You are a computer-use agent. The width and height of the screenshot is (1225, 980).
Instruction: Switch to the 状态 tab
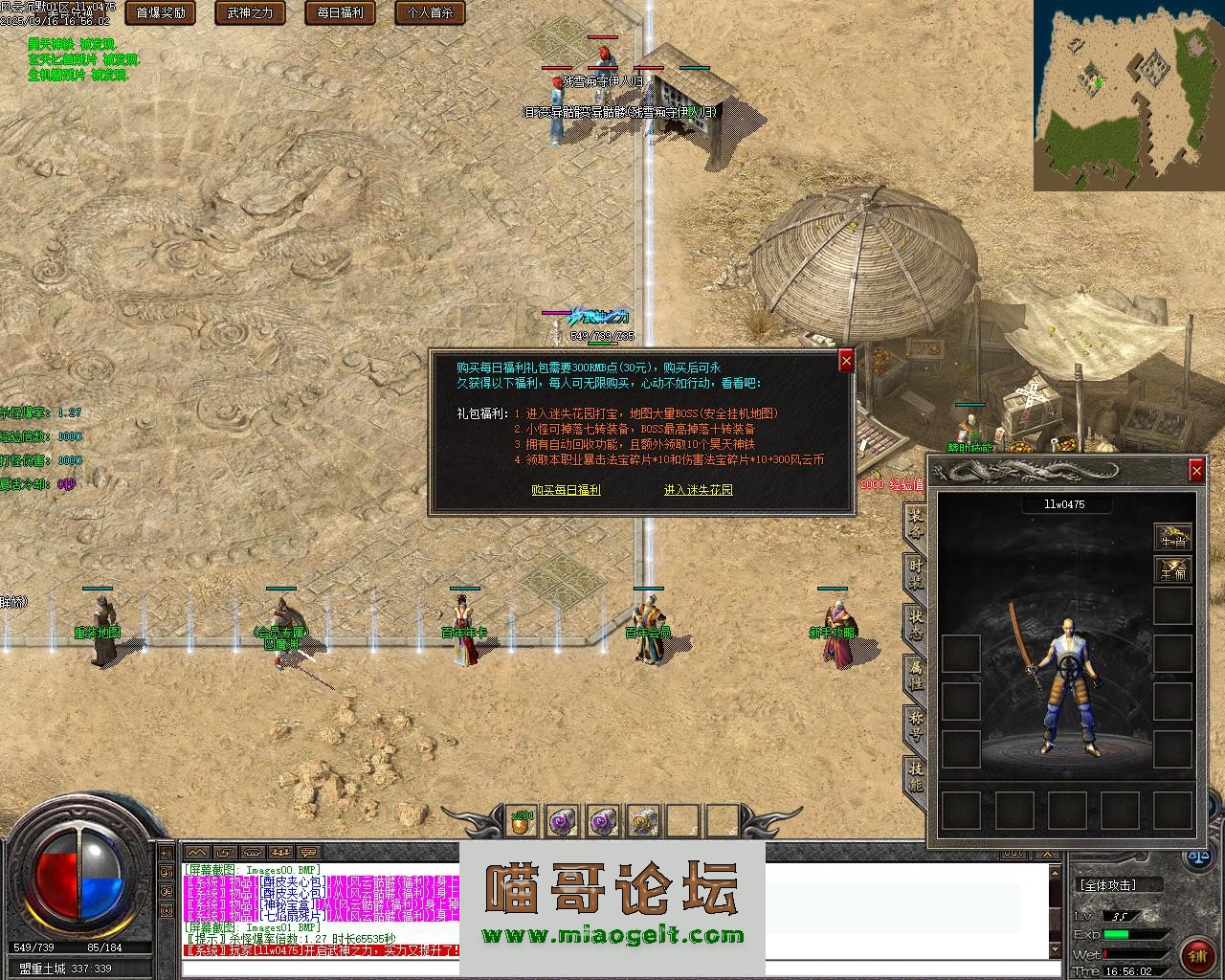pyautogui.click(x=915, y=623)
